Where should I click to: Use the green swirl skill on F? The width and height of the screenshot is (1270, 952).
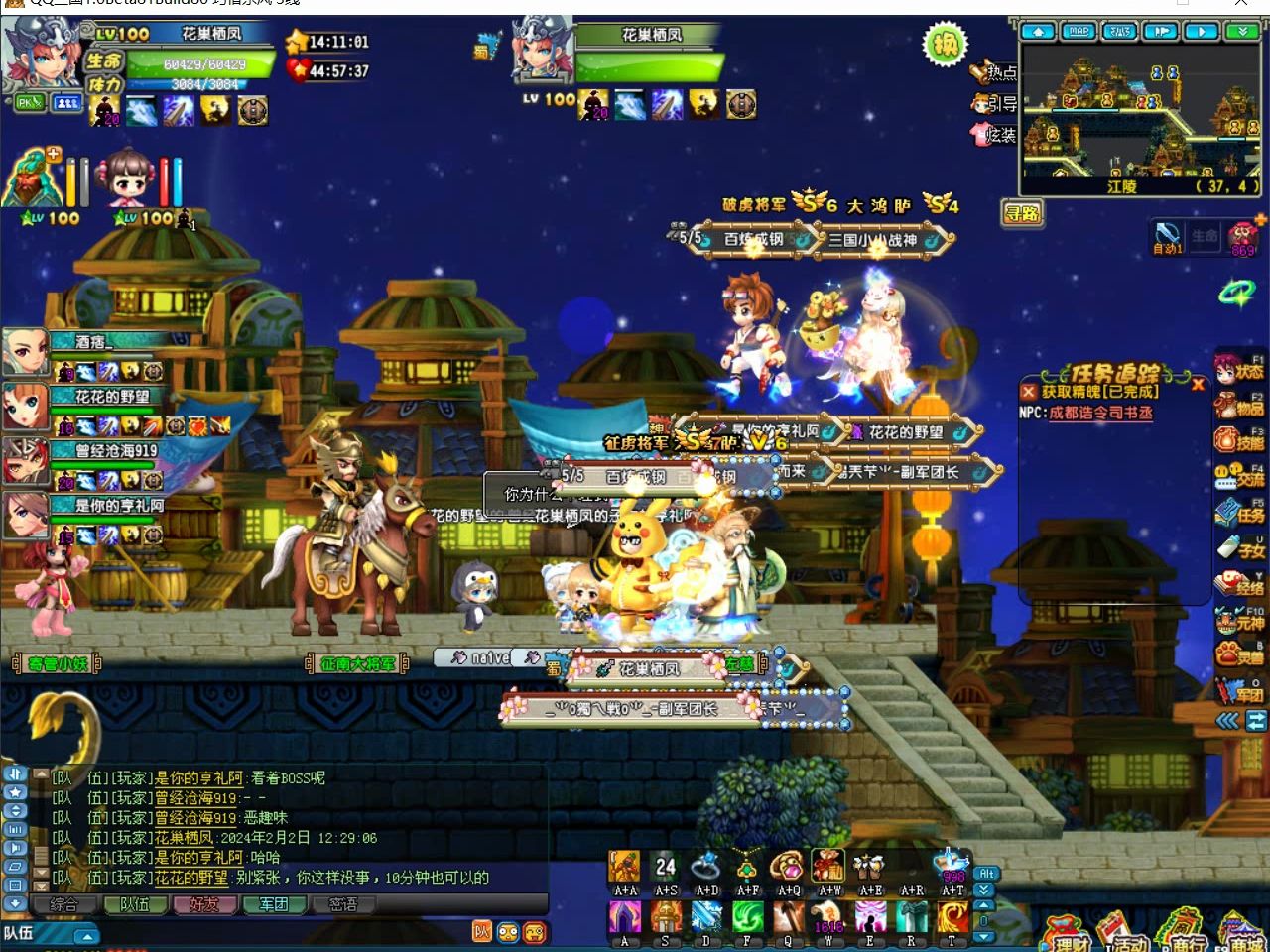747,918
